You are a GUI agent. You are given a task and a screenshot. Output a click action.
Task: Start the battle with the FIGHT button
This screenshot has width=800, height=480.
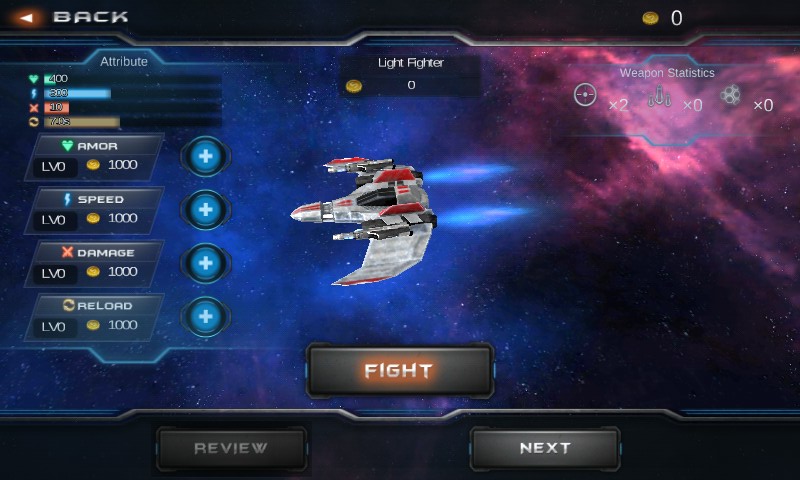tap(399, 371)
